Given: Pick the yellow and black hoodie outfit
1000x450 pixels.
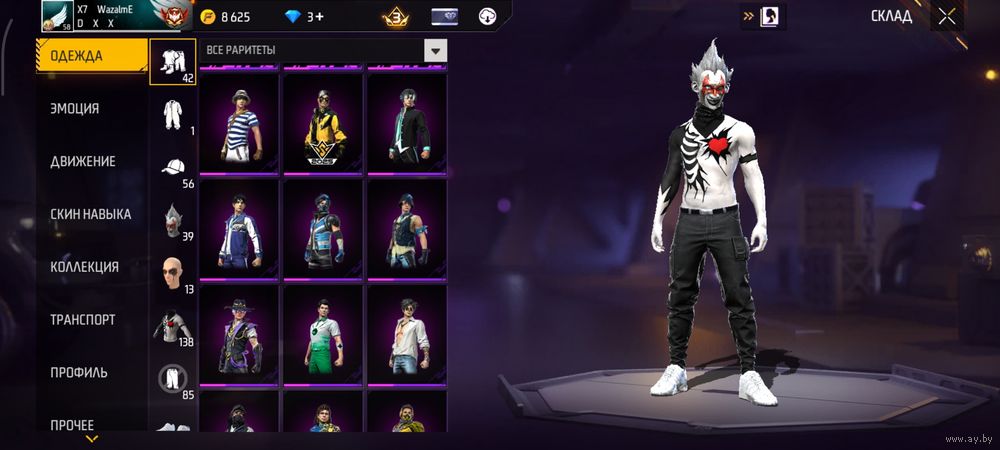Looking at the screenshot, I should [x=323, y=125].
